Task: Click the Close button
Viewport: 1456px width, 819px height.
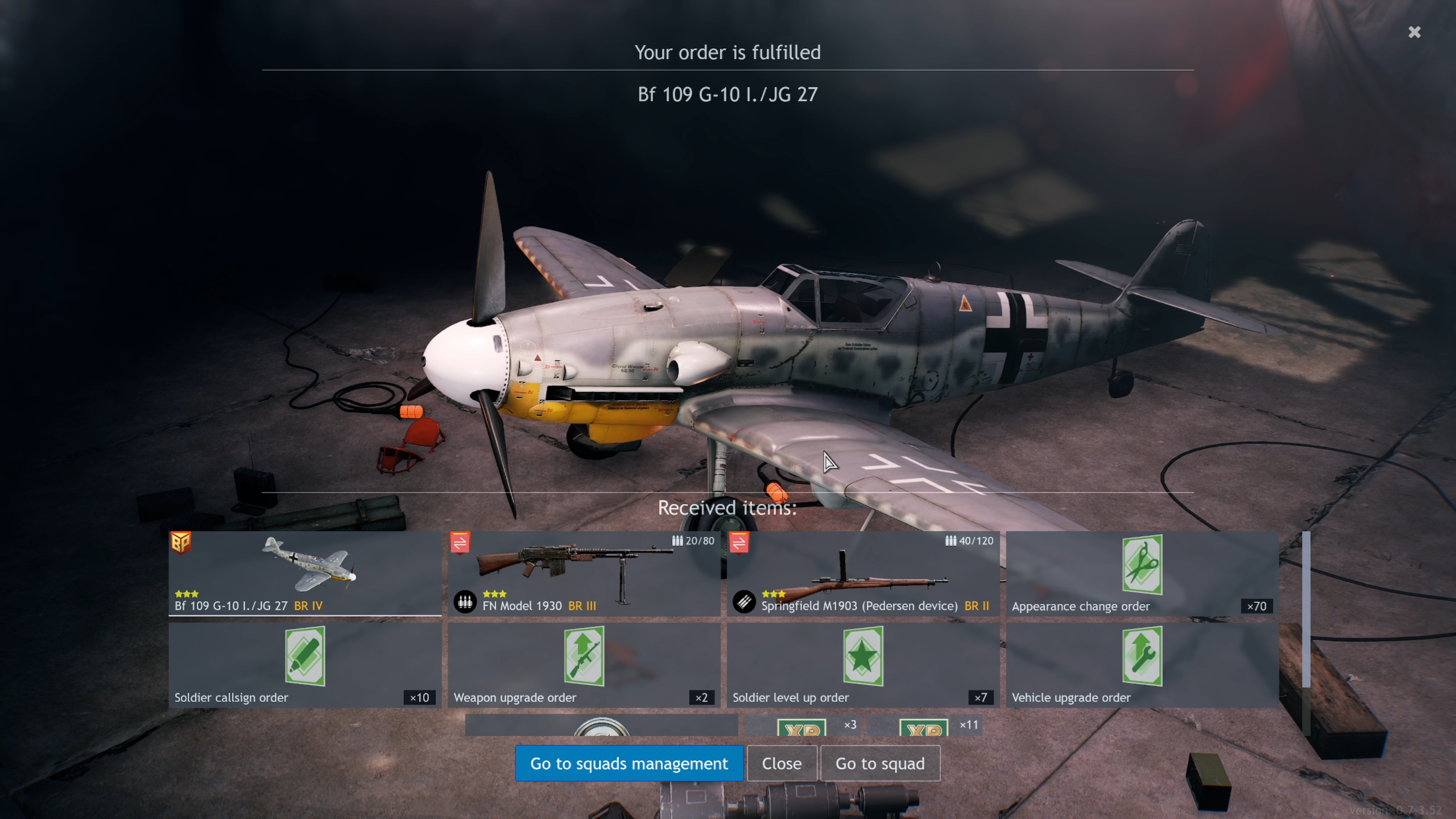Action: 781,764
